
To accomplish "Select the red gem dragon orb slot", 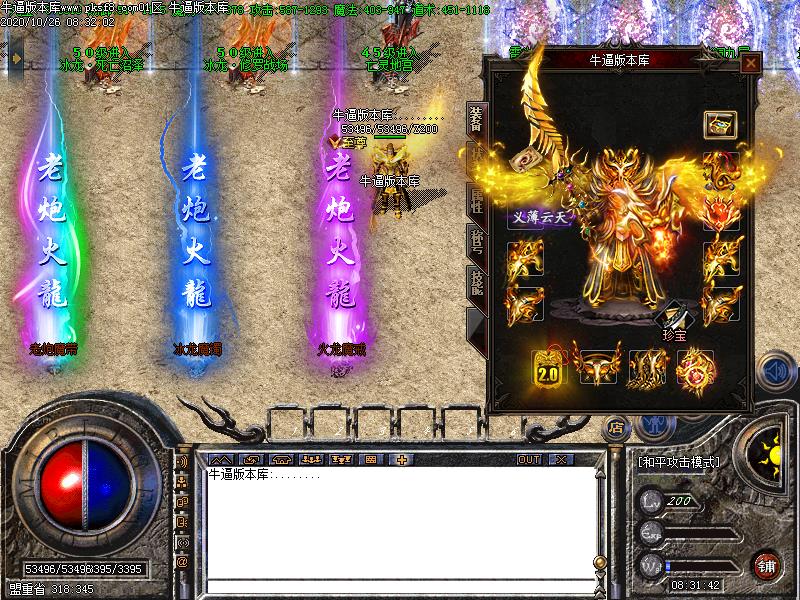I will [694, 368].
